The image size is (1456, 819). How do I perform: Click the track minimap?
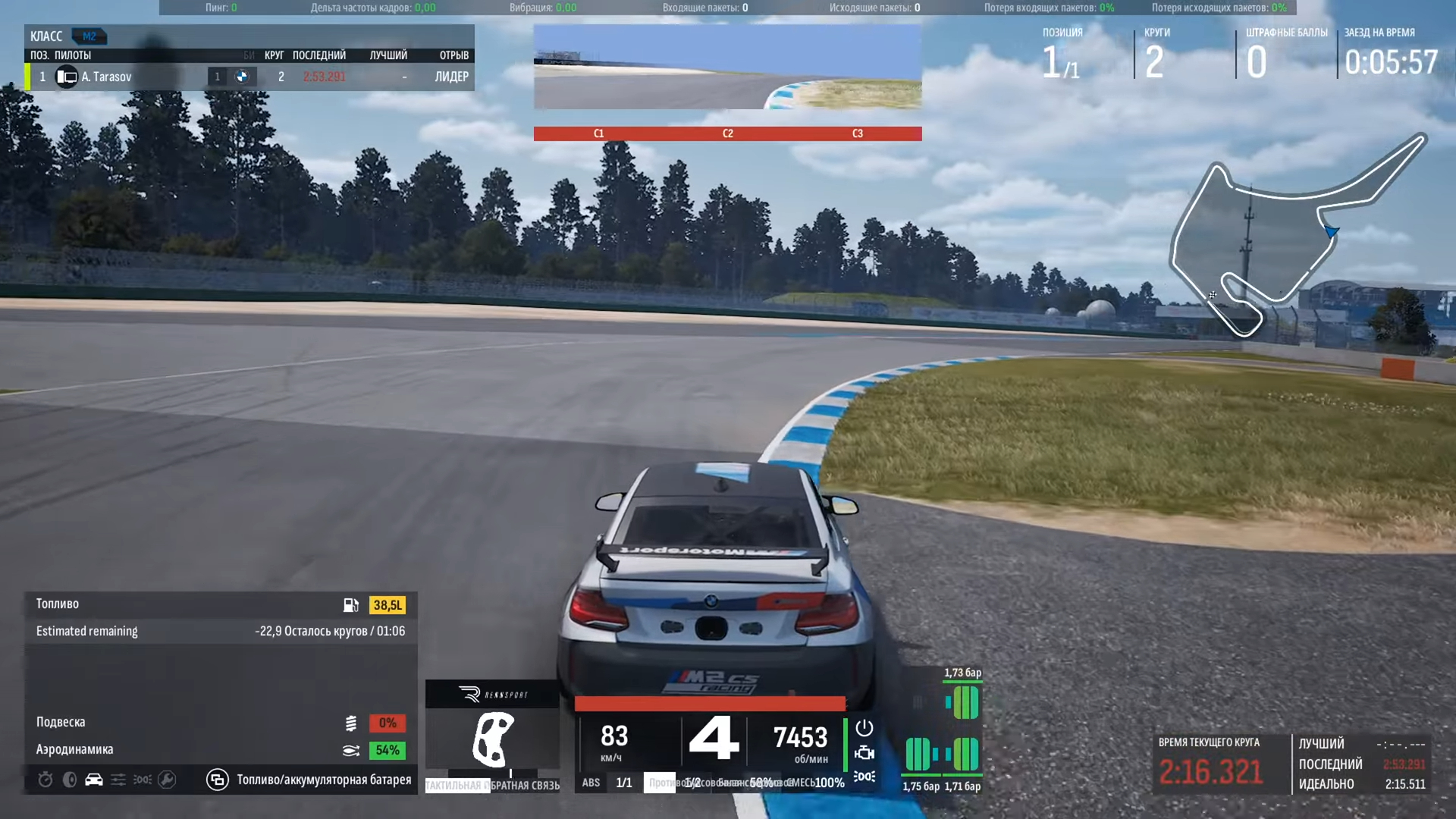coord(1297,235)
